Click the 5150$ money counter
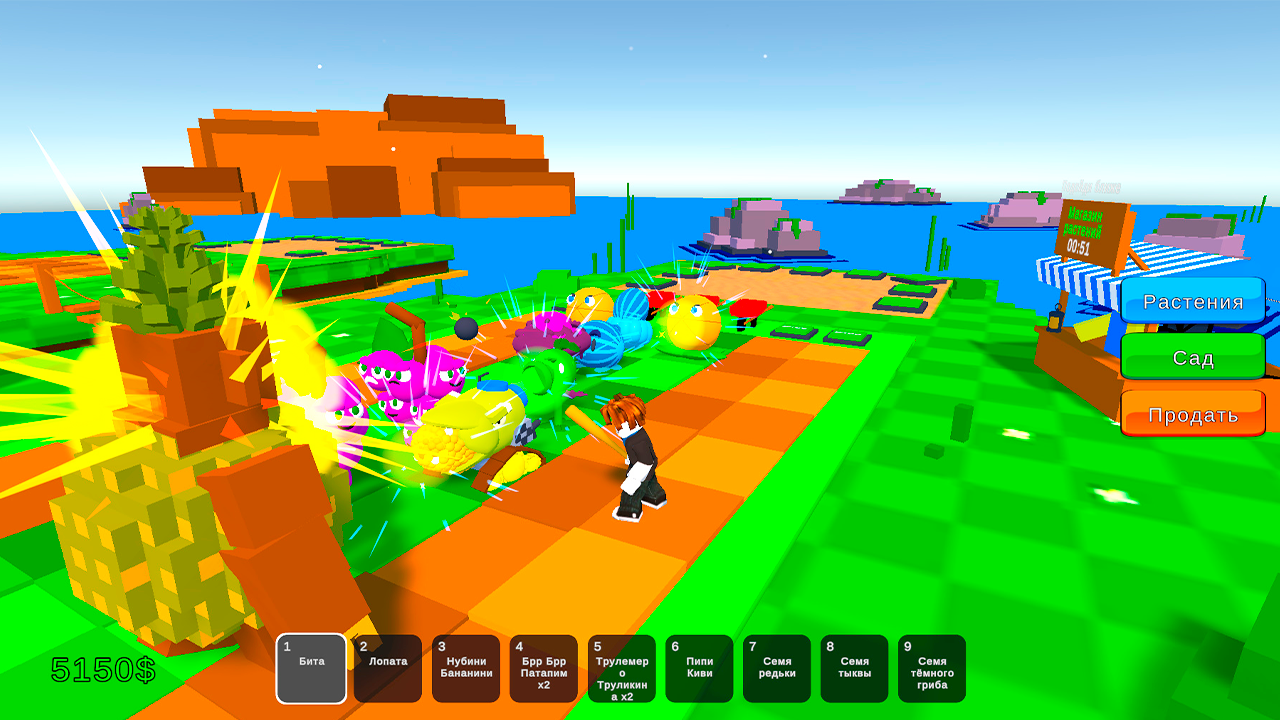This screenshot has width=1280, height=720. coord(103,671)
